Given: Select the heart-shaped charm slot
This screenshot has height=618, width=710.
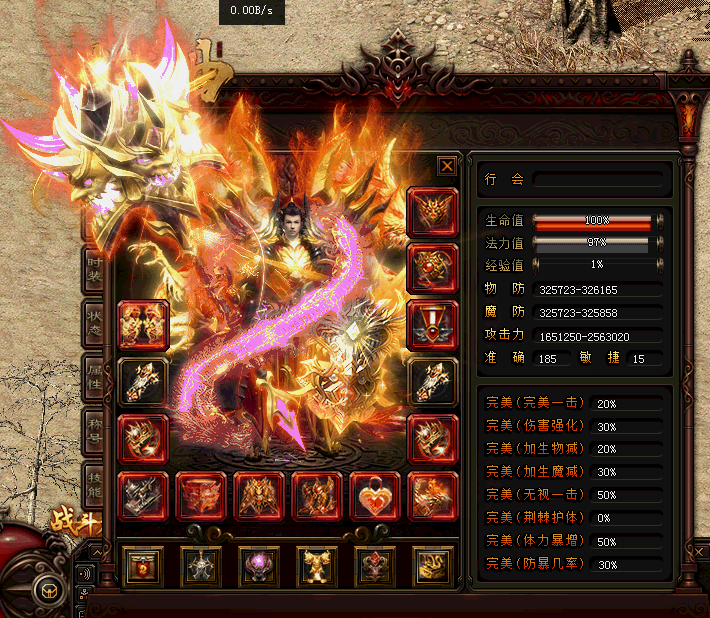Looking at the screenshot, I should pyautogui.click(x=375, y=496).
